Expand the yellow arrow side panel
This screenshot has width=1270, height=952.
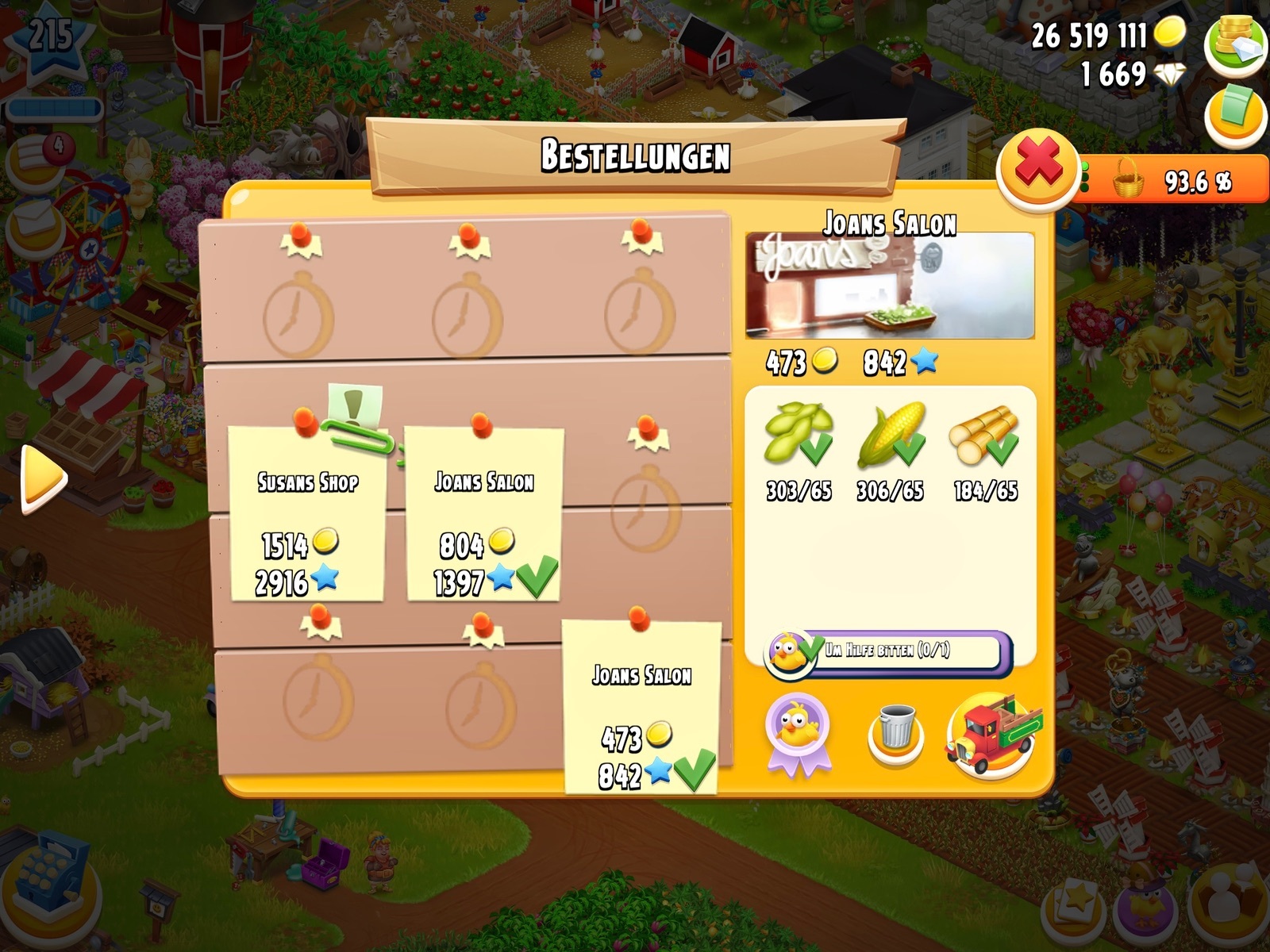tap(42, 478)
